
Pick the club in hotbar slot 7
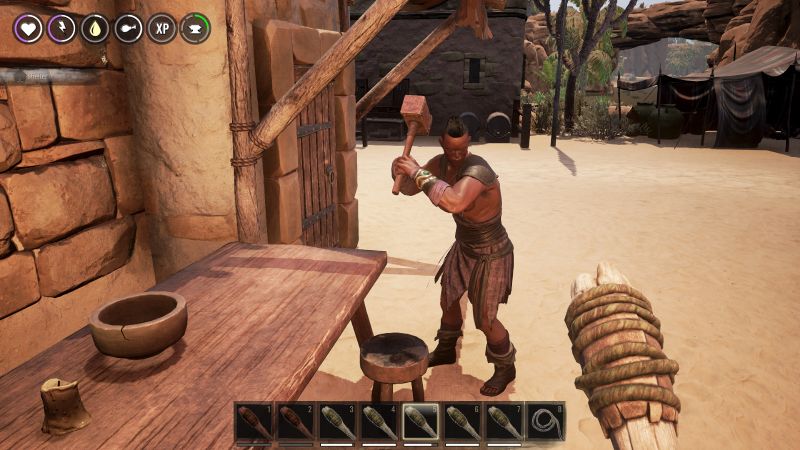(504, 422)
